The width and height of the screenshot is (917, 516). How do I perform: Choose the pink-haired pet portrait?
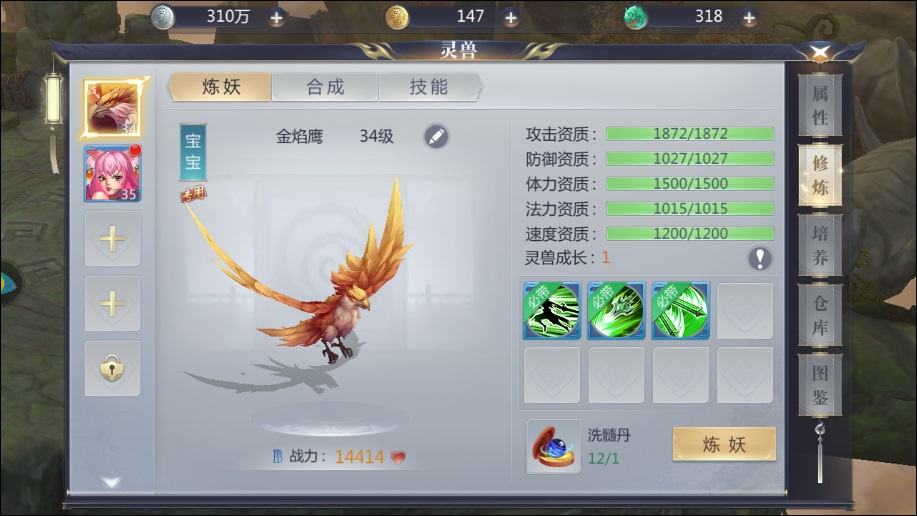pos(112,174)
